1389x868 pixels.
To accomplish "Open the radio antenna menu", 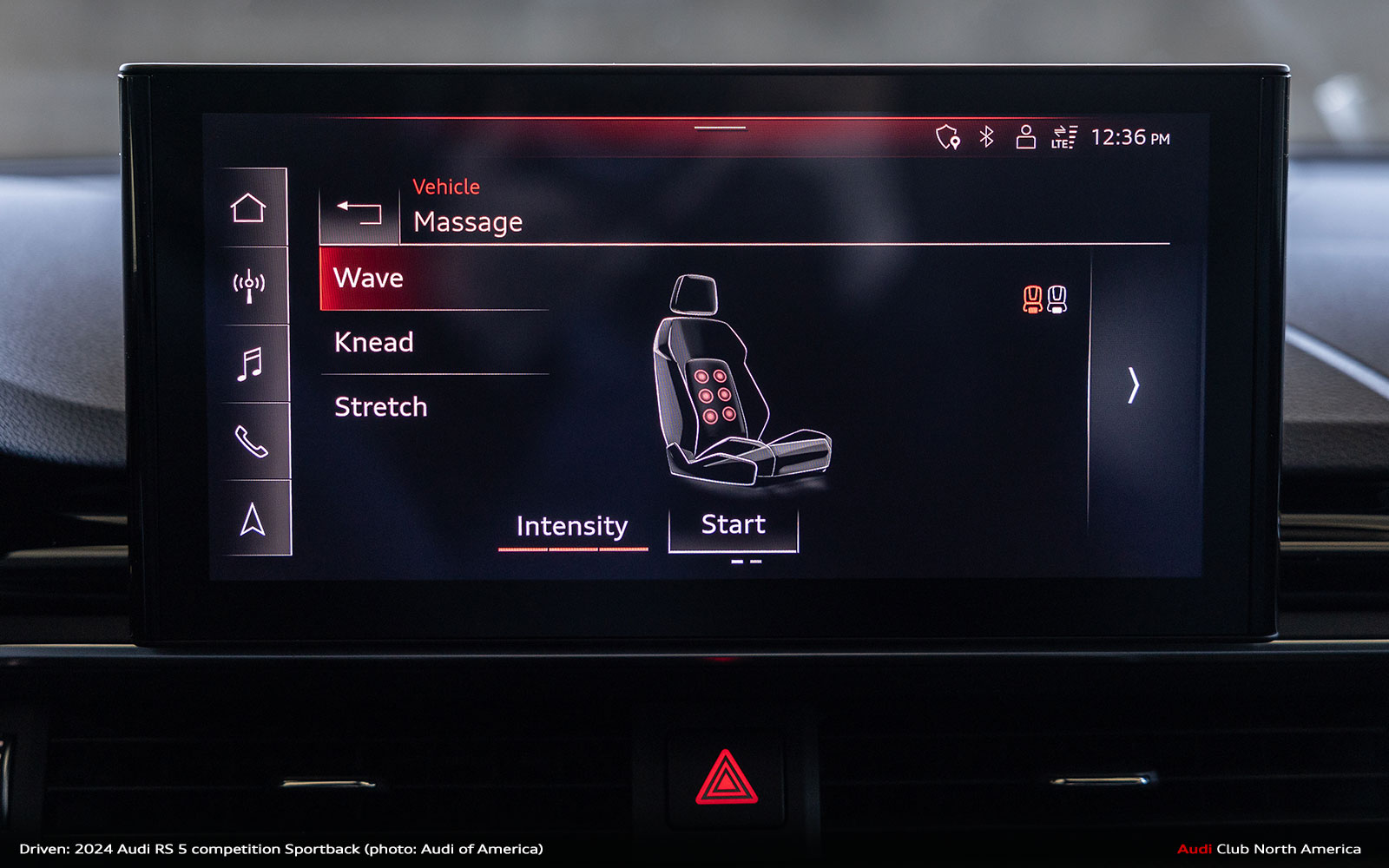I will click(x=249, y=286).
